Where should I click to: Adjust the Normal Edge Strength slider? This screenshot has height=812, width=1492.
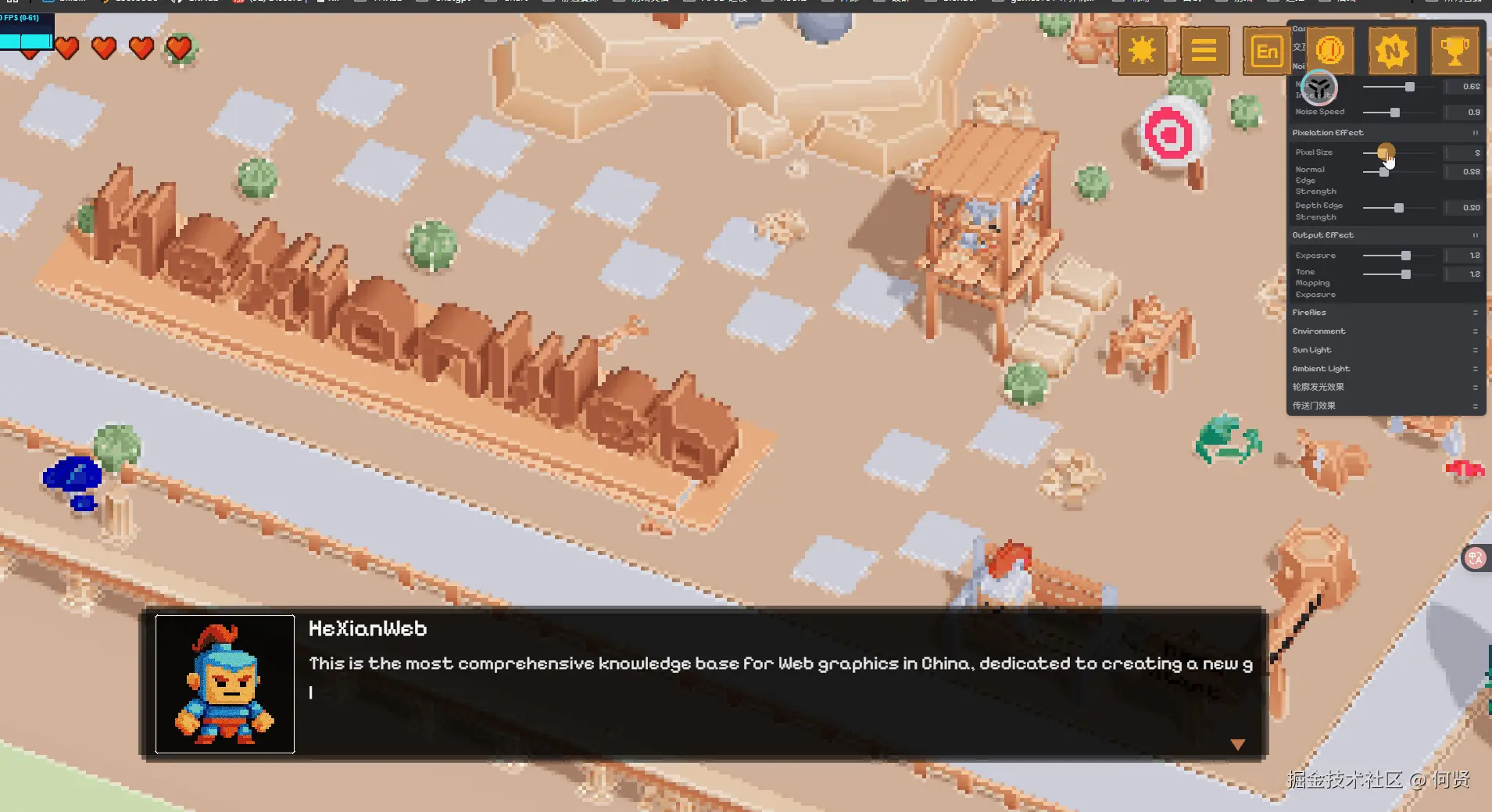point(1384,172)
